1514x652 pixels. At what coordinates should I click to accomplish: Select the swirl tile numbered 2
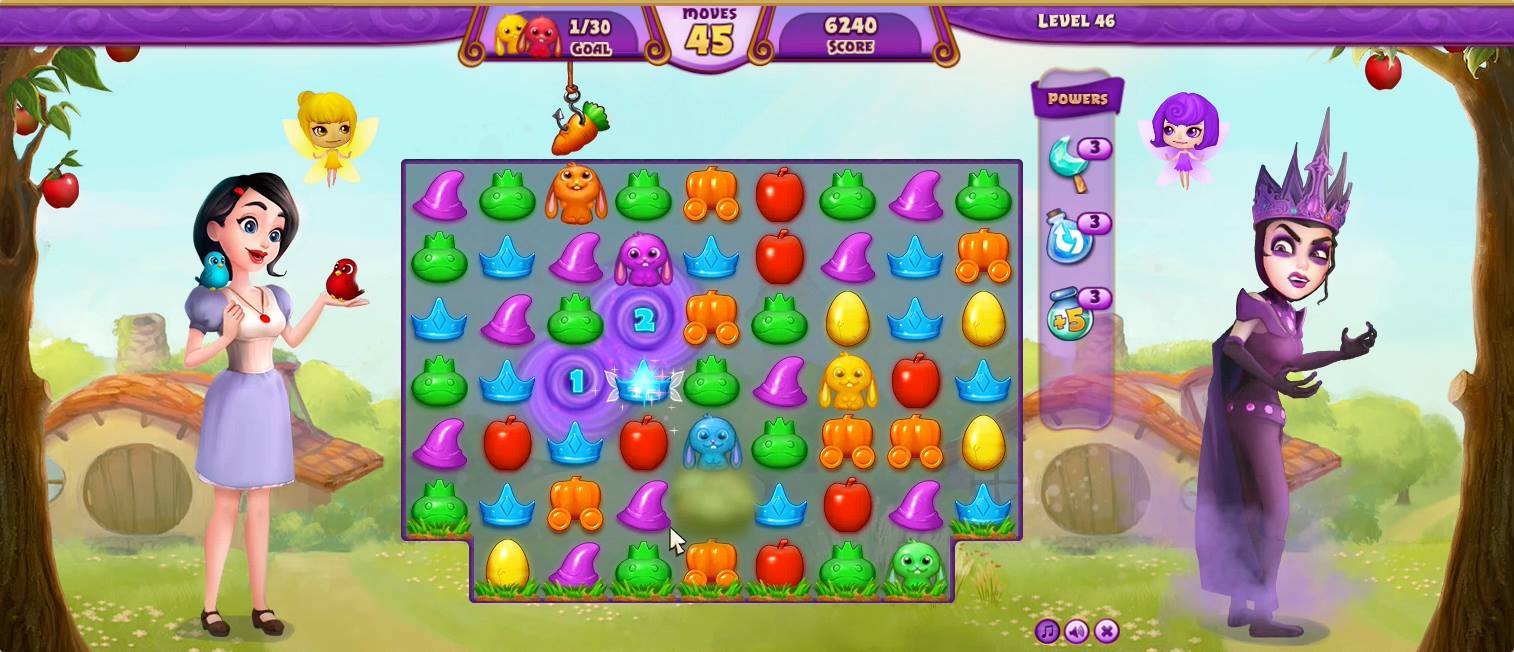[644, 320]
